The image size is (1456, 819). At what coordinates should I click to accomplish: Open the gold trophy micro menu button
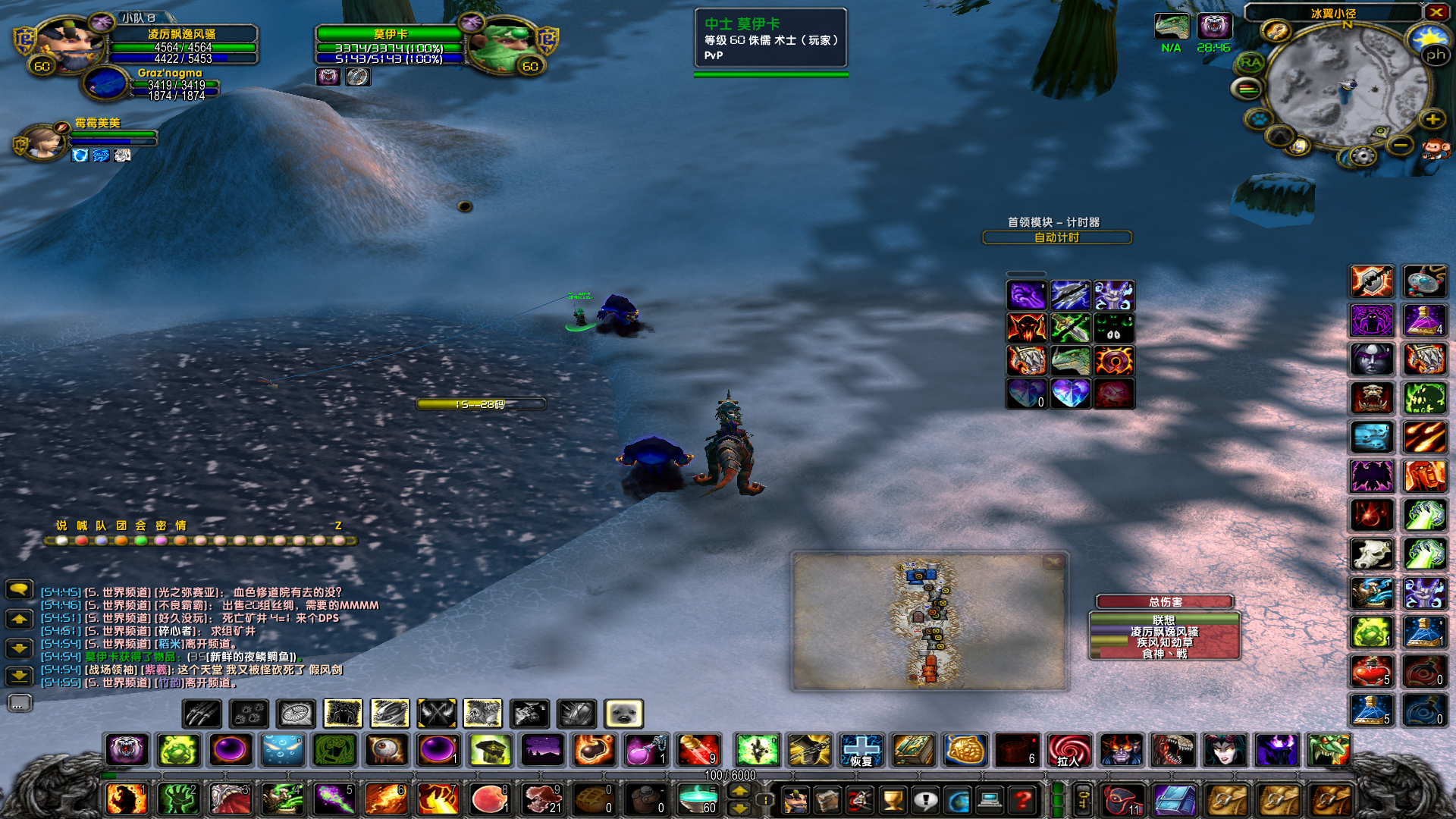click(x=893, y=799)
